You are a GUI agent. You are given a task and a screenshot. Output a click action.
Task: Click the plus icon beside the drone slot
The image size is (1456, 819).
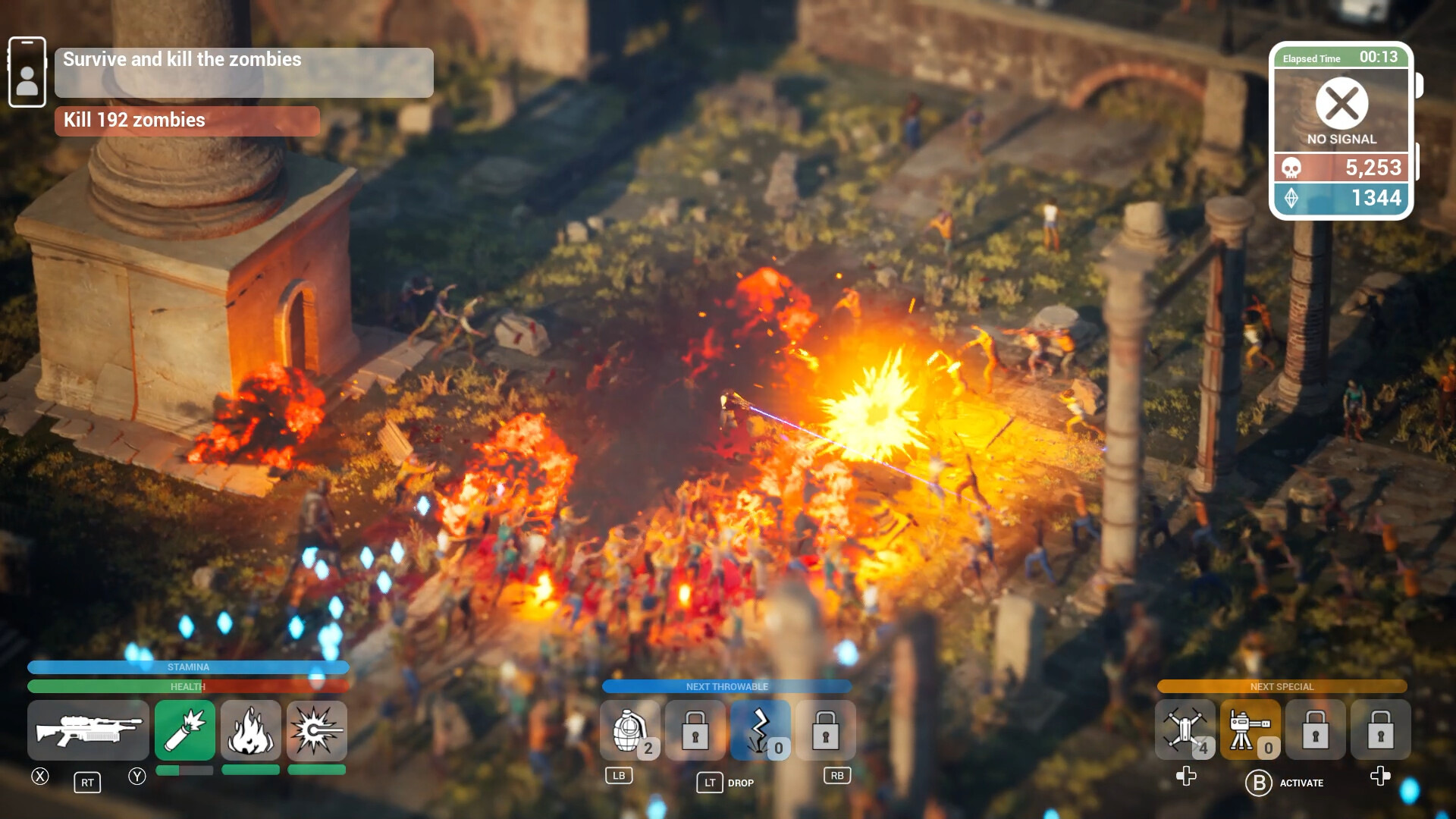(1185, 775)
